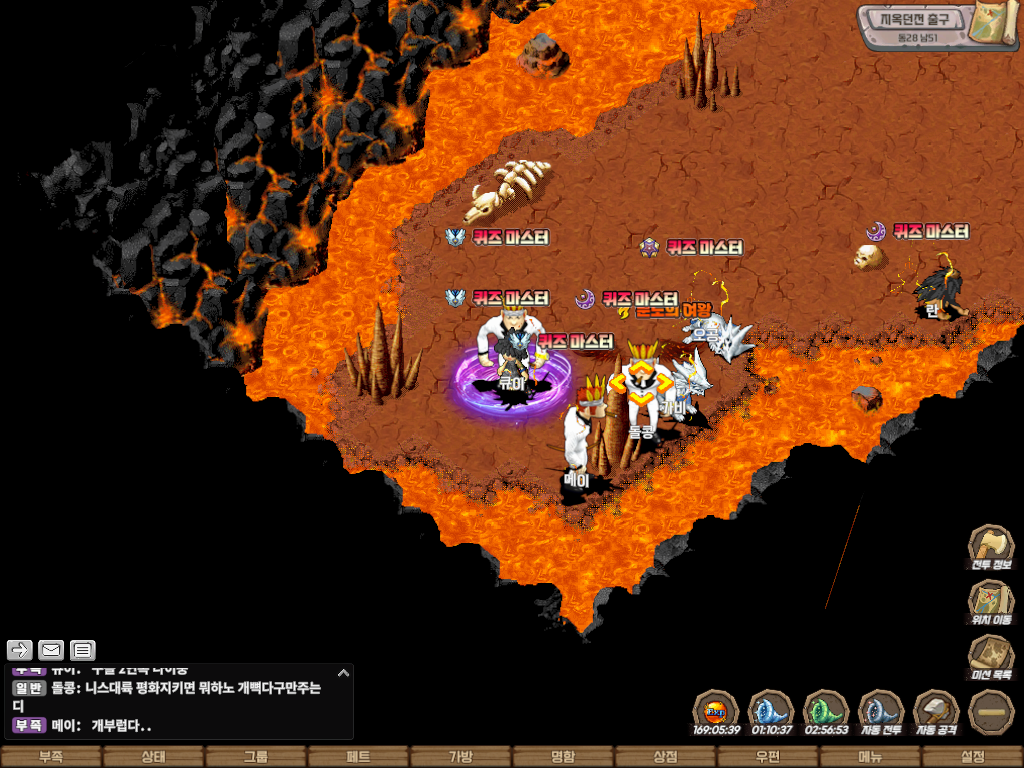The width and height of the screenshot is (1024, 768).
Task: Open 미션 목록 mission list scroll icon
Action: [x=990, y=658]
